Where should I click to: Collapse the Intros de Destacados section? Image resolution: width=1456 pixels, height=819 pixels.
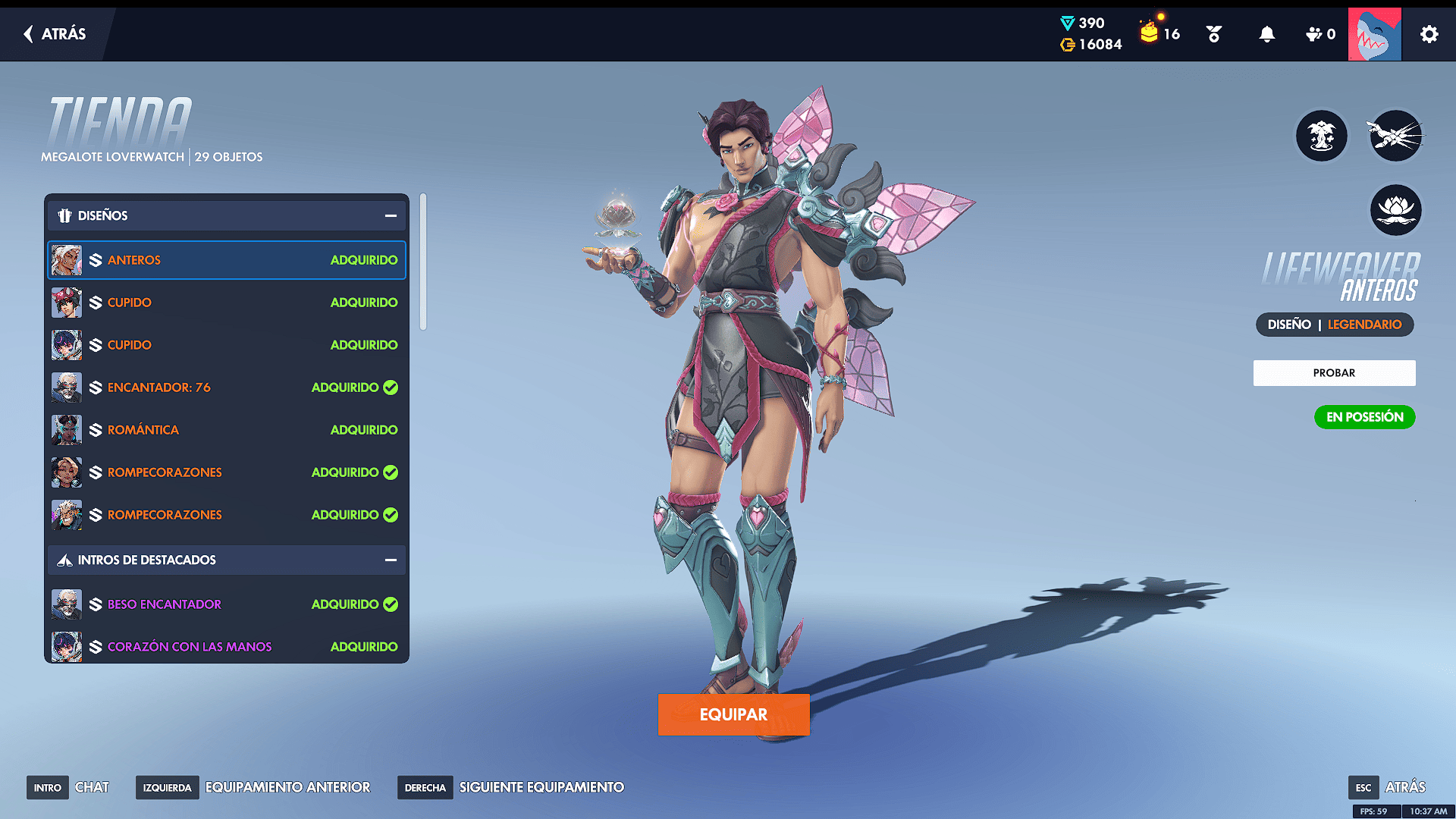pyautogui.click(x=391, y=560)
